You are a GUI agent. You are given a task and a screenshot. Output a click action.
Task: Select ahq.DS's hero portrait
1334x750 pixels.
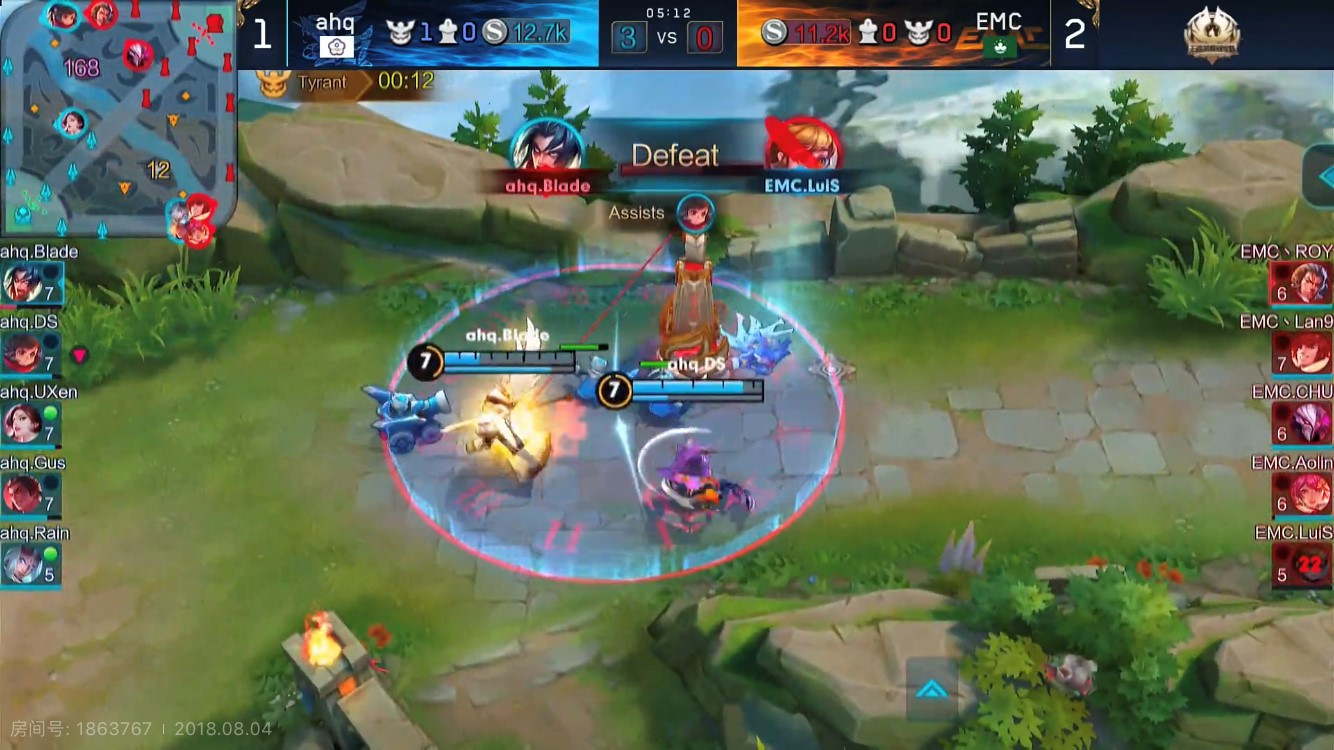(x=22, y=353)
